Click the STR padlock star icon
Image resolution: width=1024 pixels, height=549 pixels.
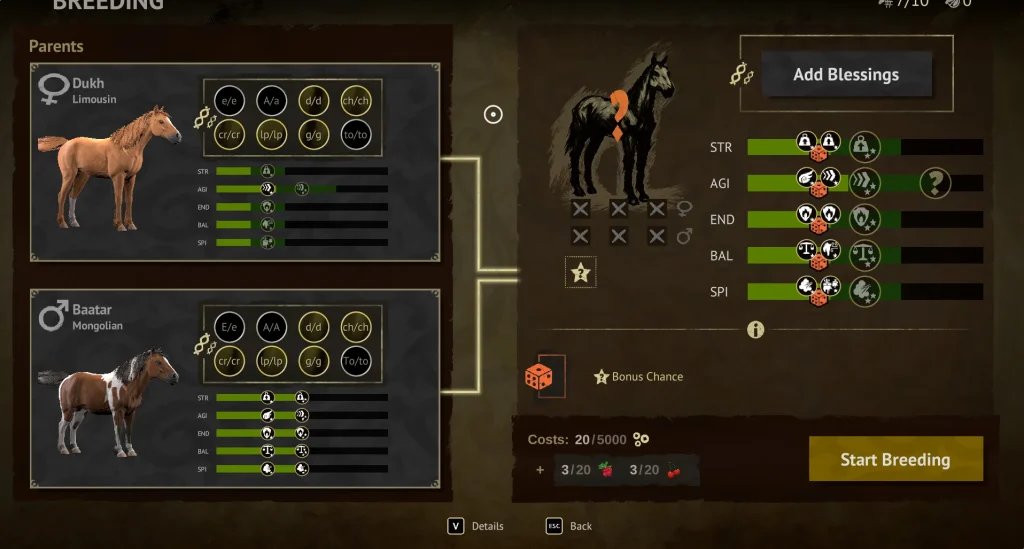pyautogui.click(x=864, y=147)
